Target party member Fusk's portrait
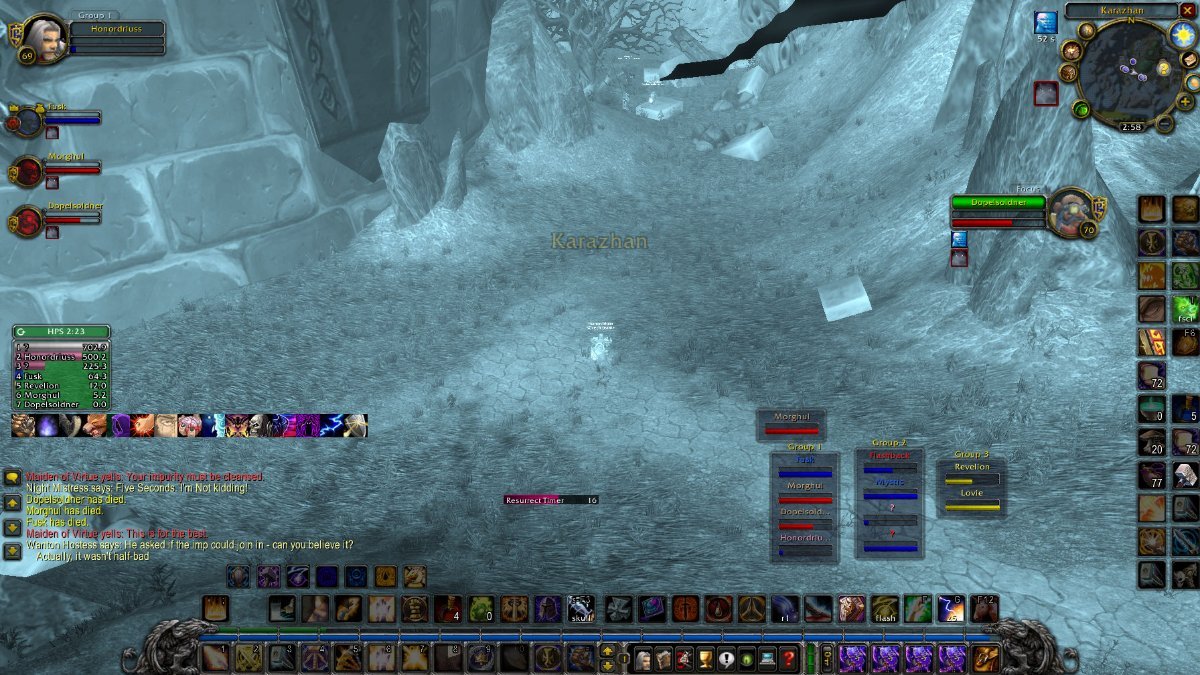 coord(28,121)
